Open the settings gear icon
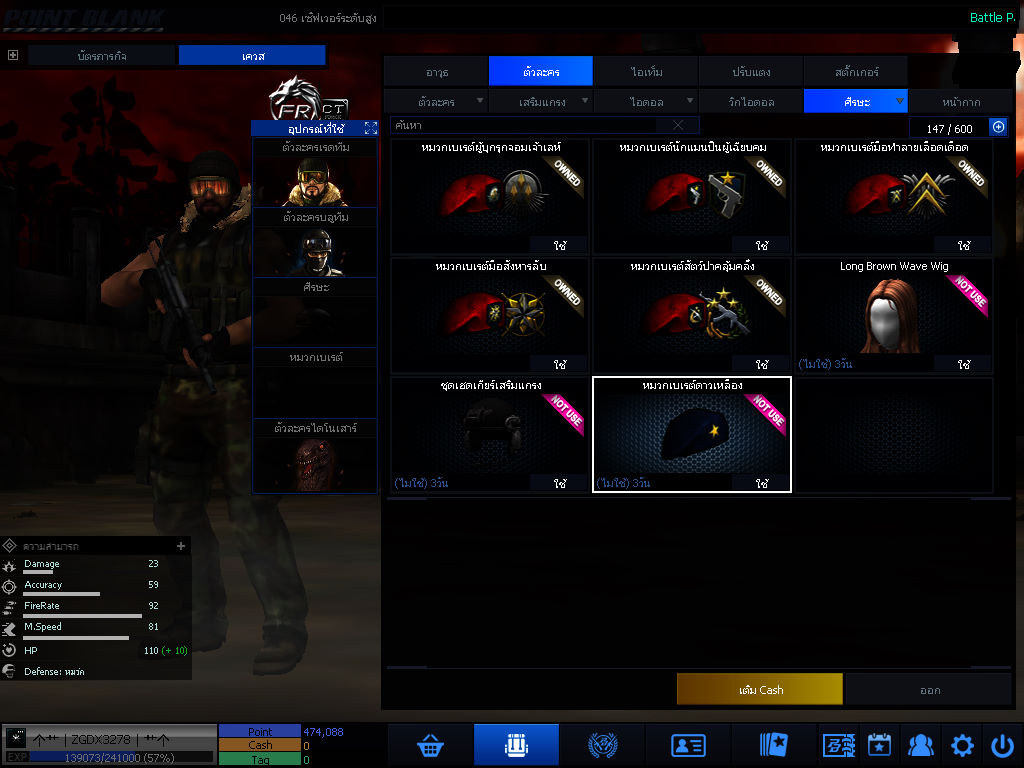This screenshot has width=1024, height=768. (962, 745)
